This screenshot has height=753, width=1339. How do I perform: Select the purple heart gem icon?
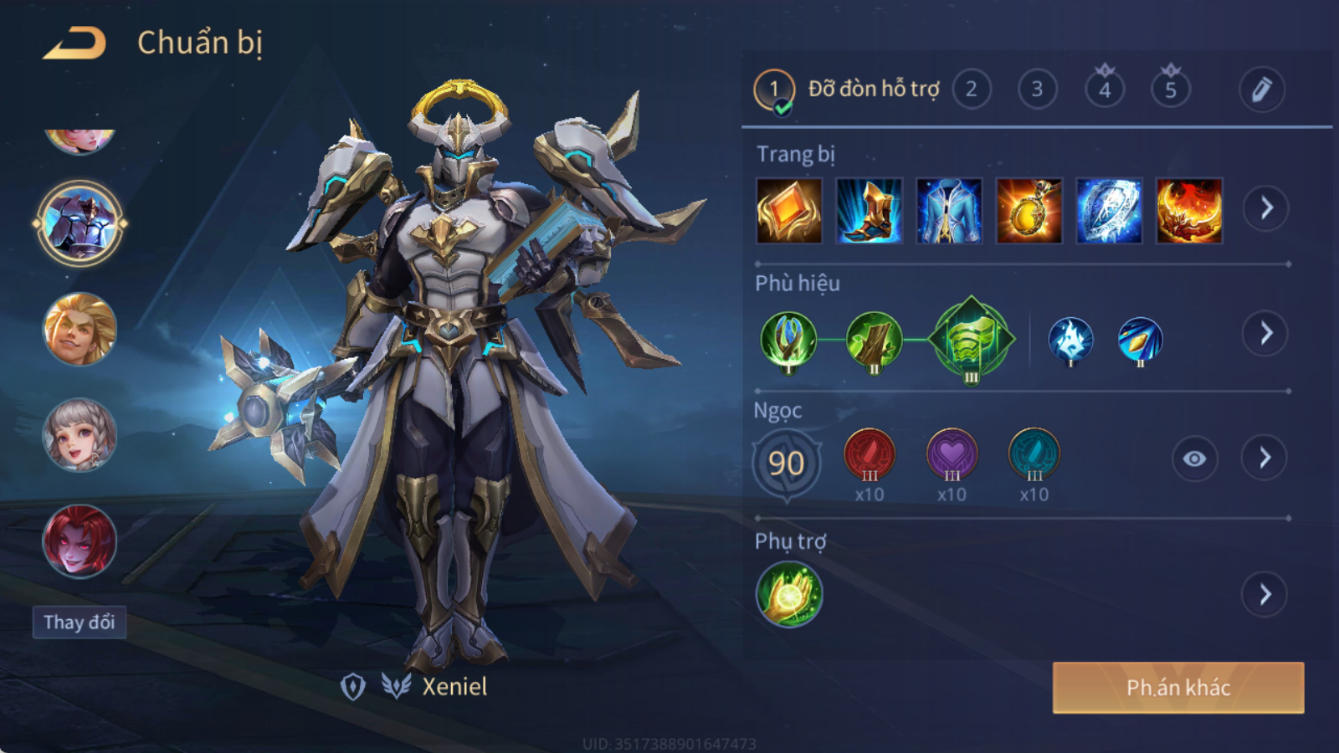point(951,455)
